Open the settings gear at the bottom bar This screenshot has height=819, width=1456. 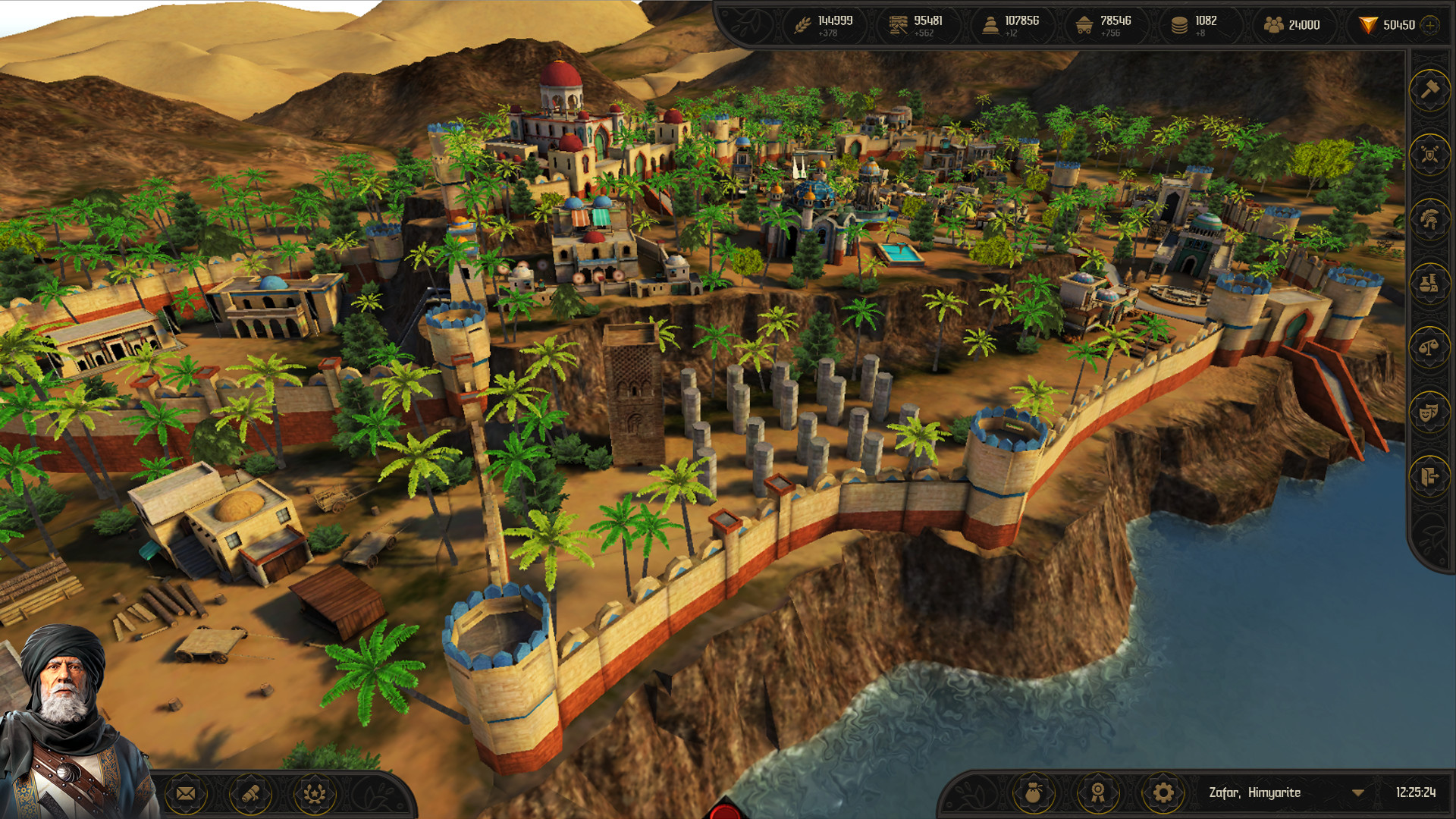[1163, 793]
